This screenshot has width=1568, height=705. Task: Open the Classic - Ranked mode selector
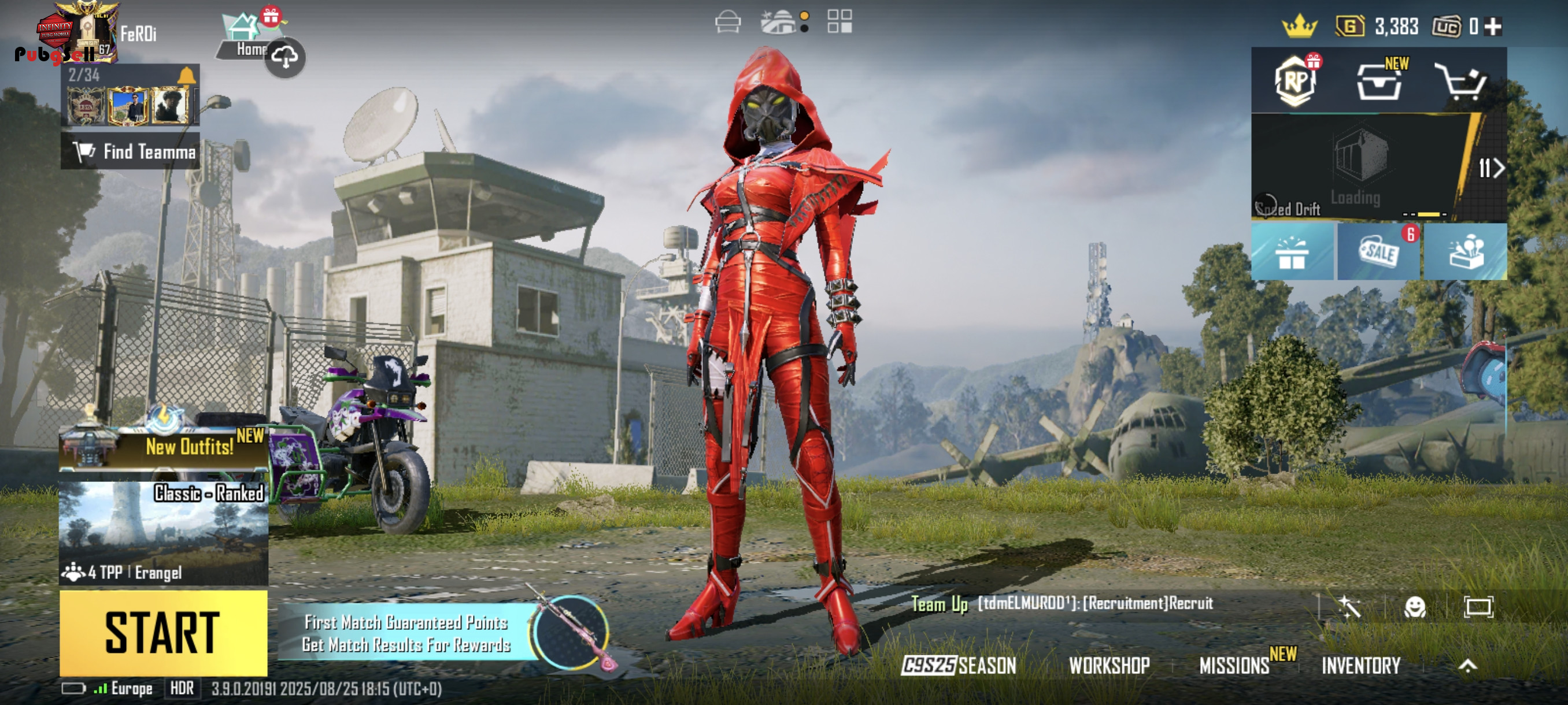pyautogui.click(x=163, y=533)
